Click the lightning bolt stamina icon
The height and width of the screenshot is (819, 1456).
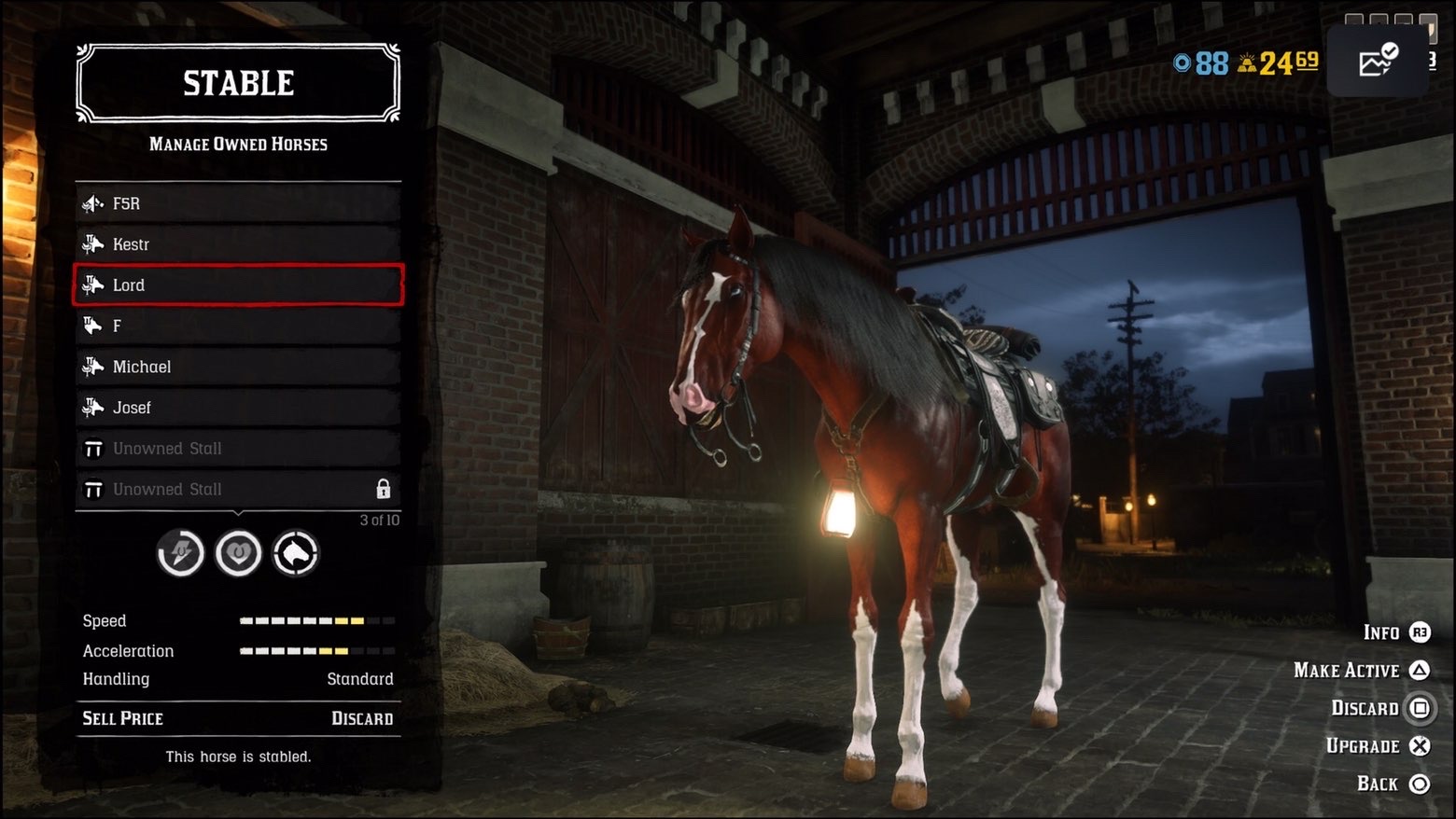point(180,554)
